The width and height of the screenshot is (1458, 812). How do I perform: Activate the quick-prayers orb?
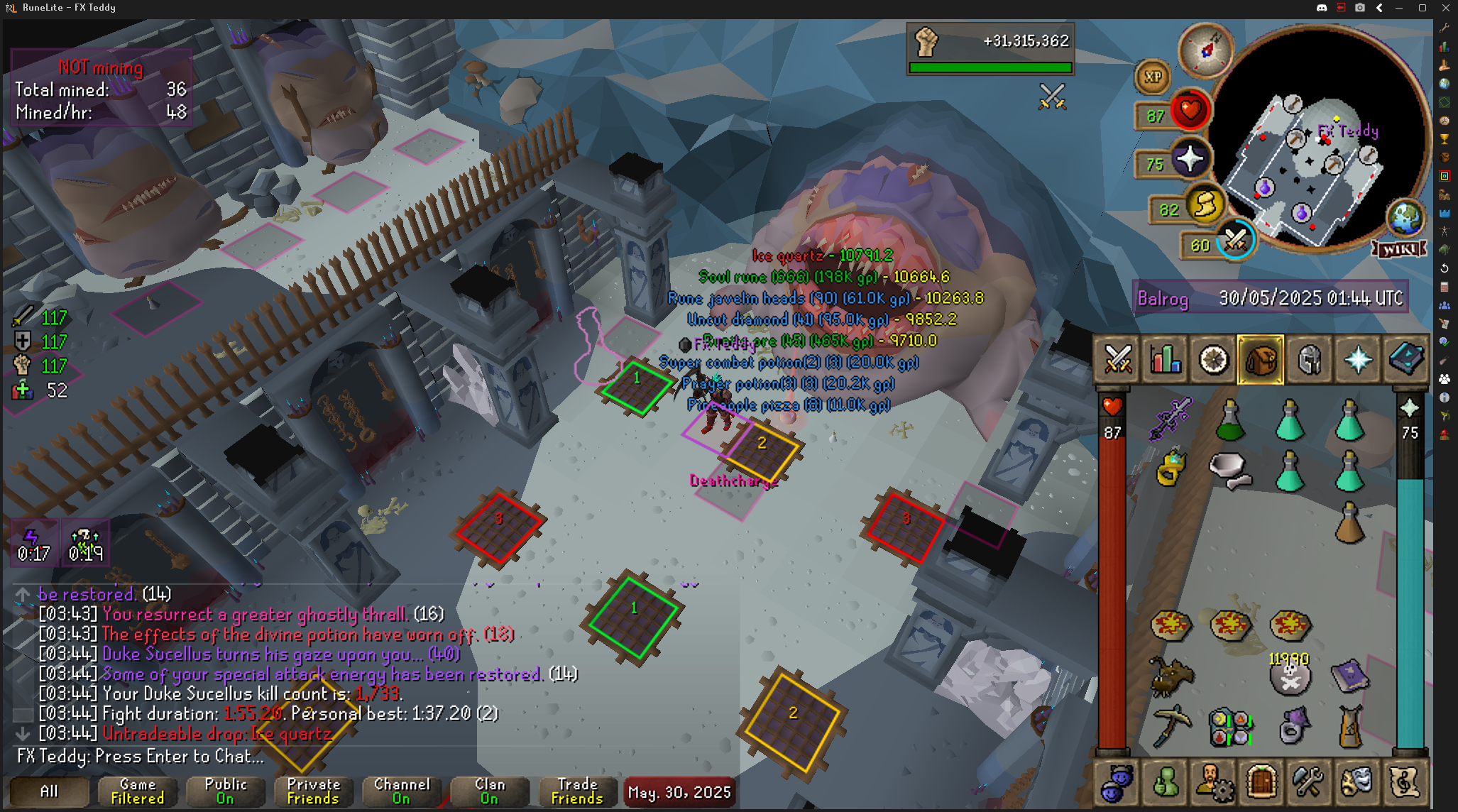pyautogui.click(x=1190, y=159)
